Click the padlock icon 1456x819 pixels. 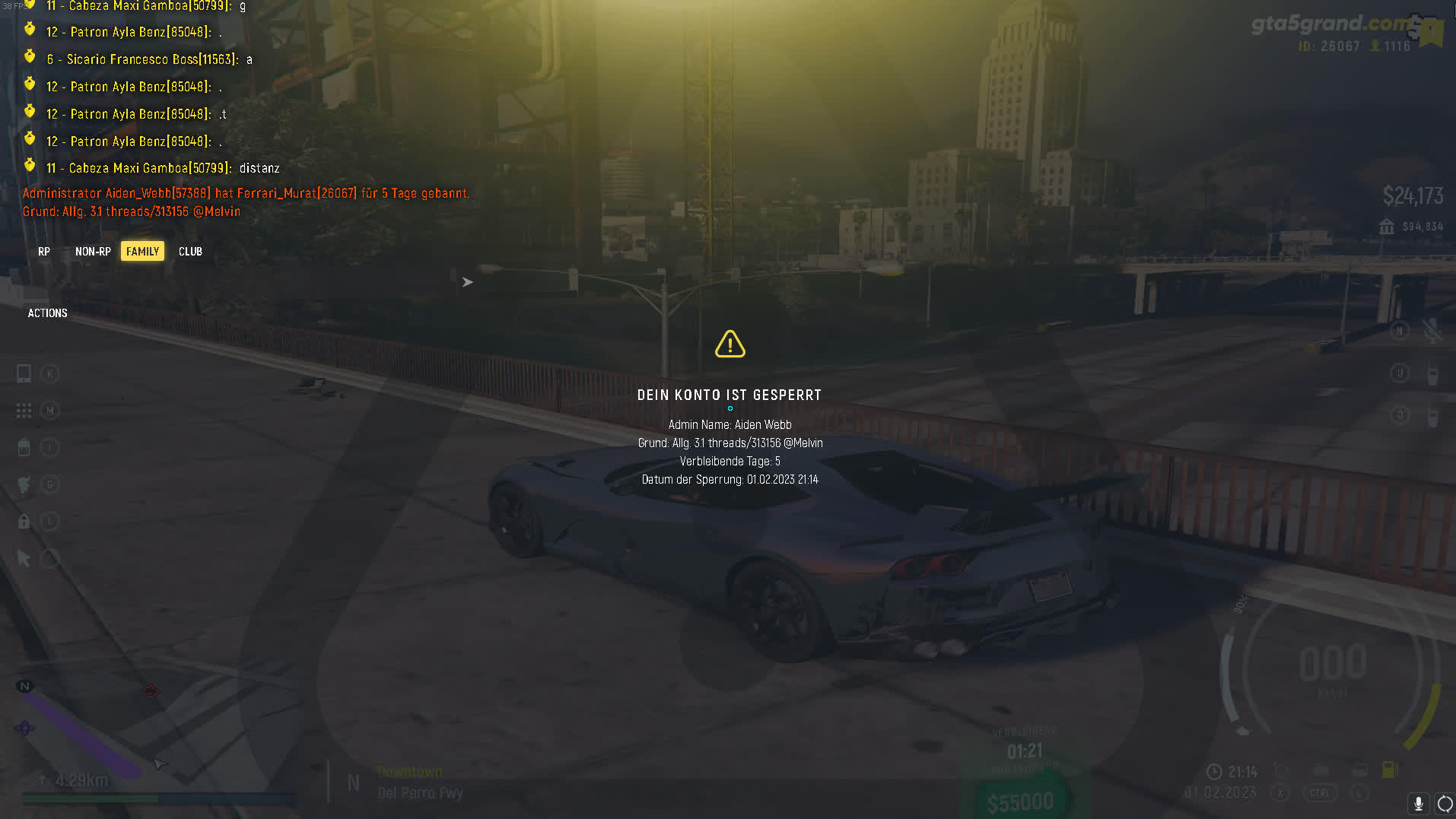click(x=24, y=521)
